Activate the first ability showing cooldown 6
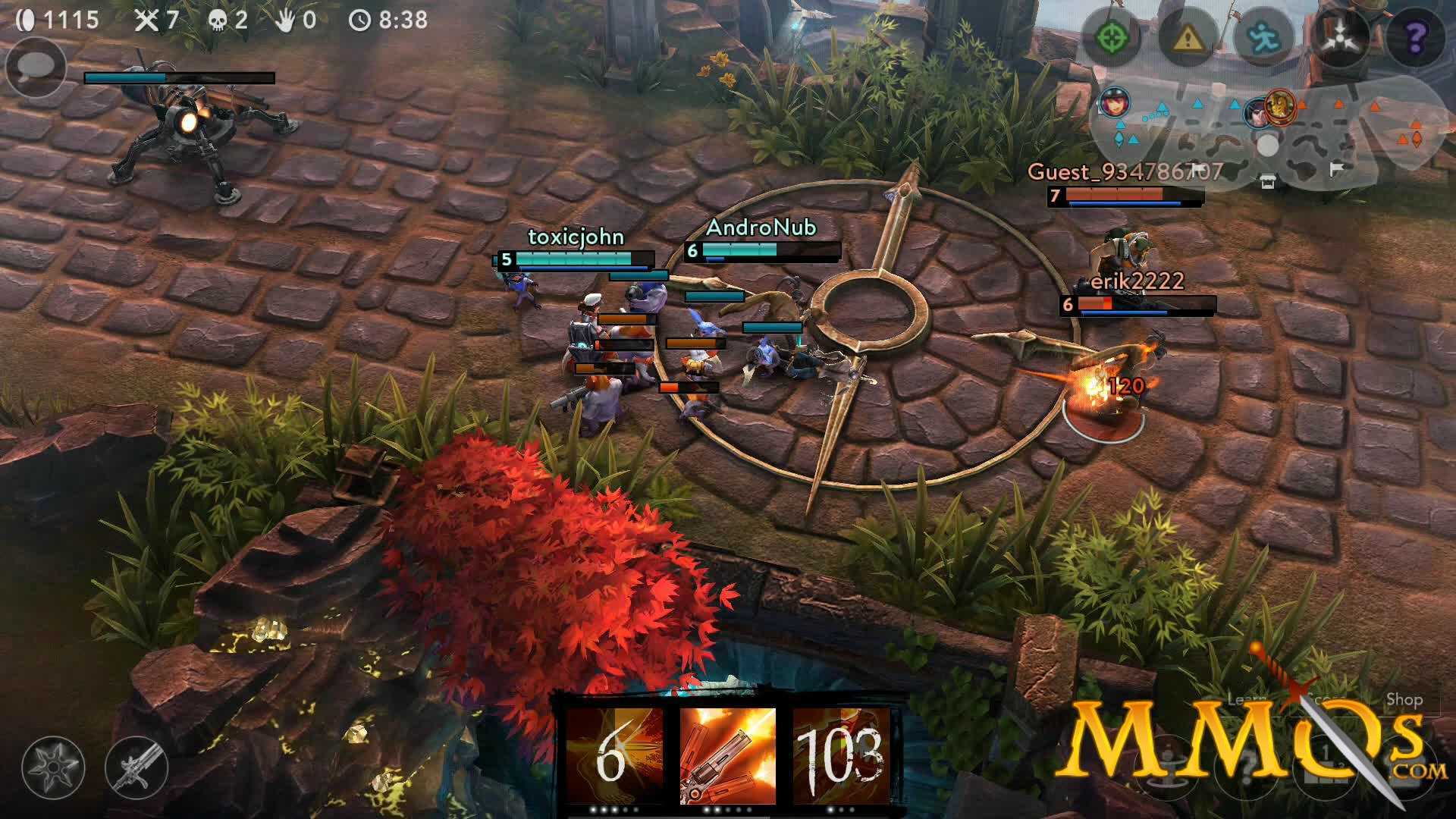The height and width of the screenshot is (819, 1456). pos(613,755)
